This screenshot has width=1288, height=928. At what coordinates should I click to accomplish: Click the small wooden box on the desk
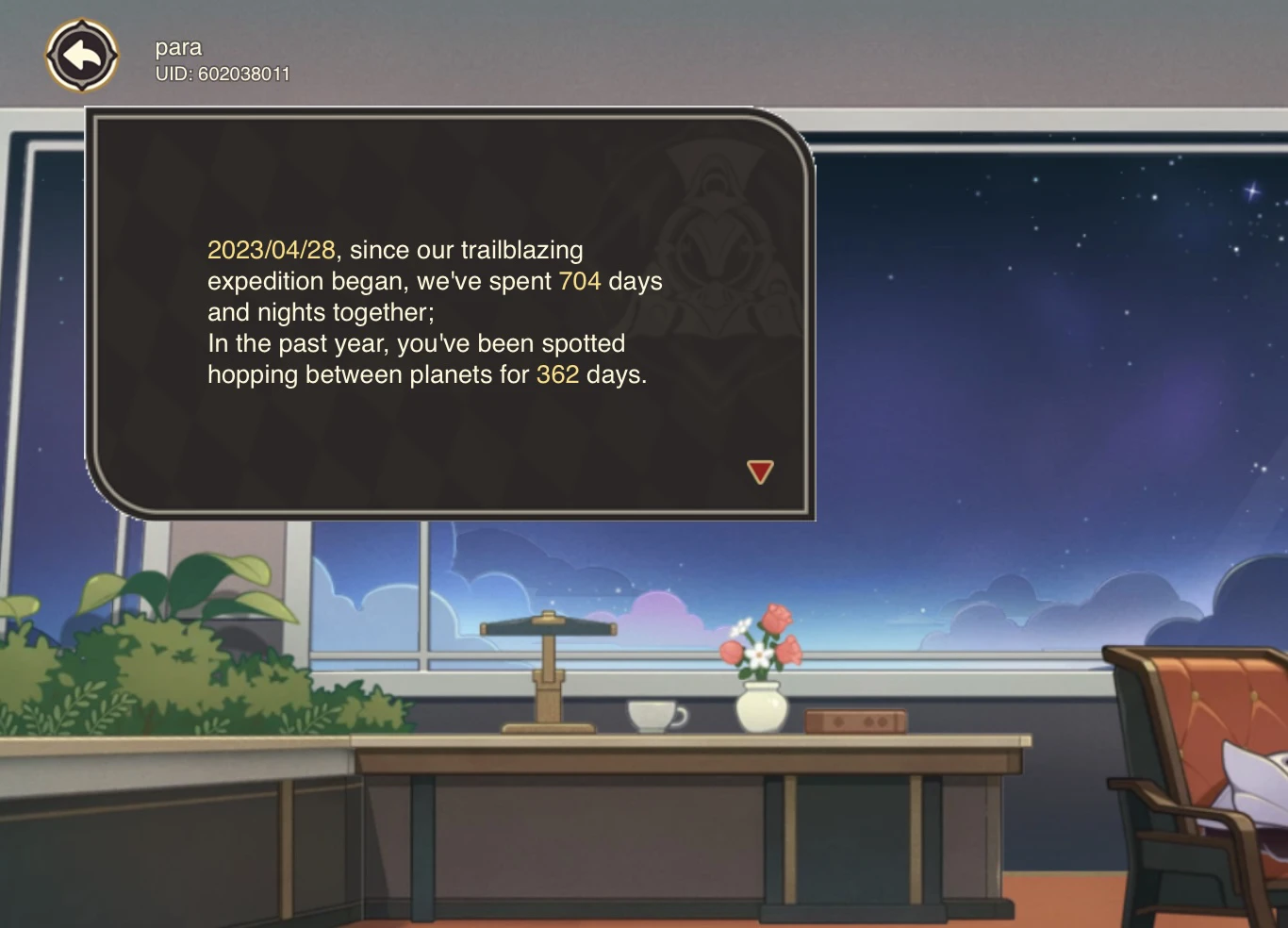(x=853, y=721)
